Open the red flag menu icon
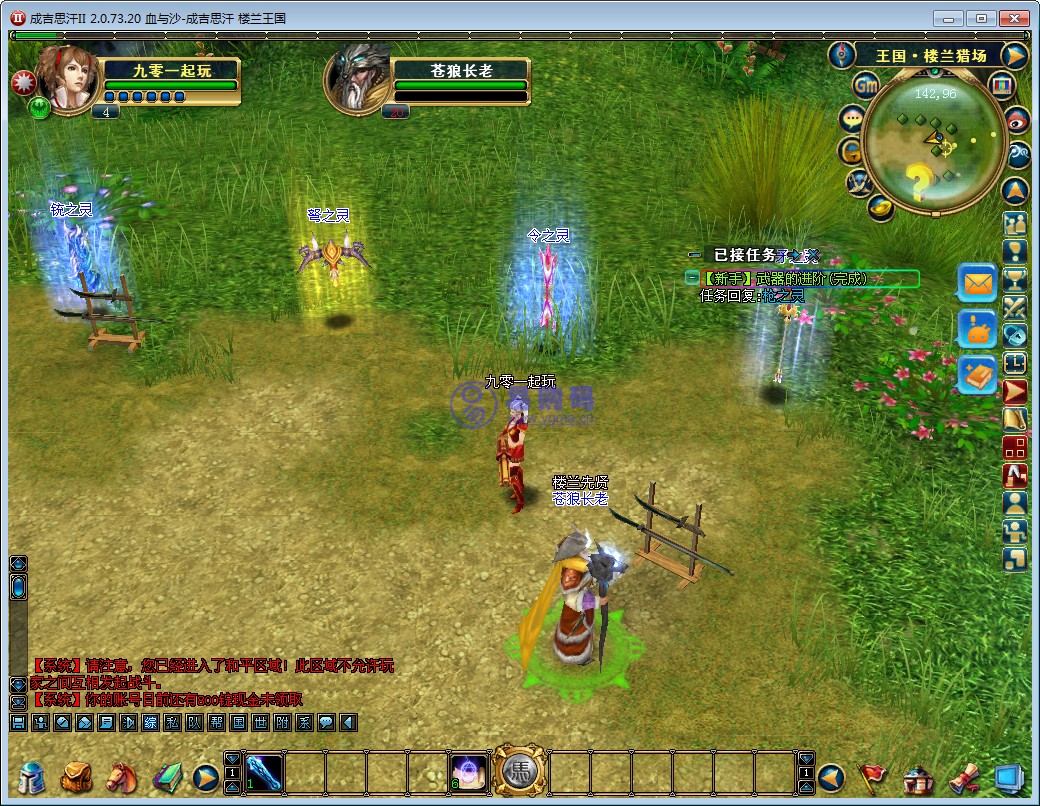The width and height of the screenshot is (1040, 806). pyautogui.click(x=874, y=777)
